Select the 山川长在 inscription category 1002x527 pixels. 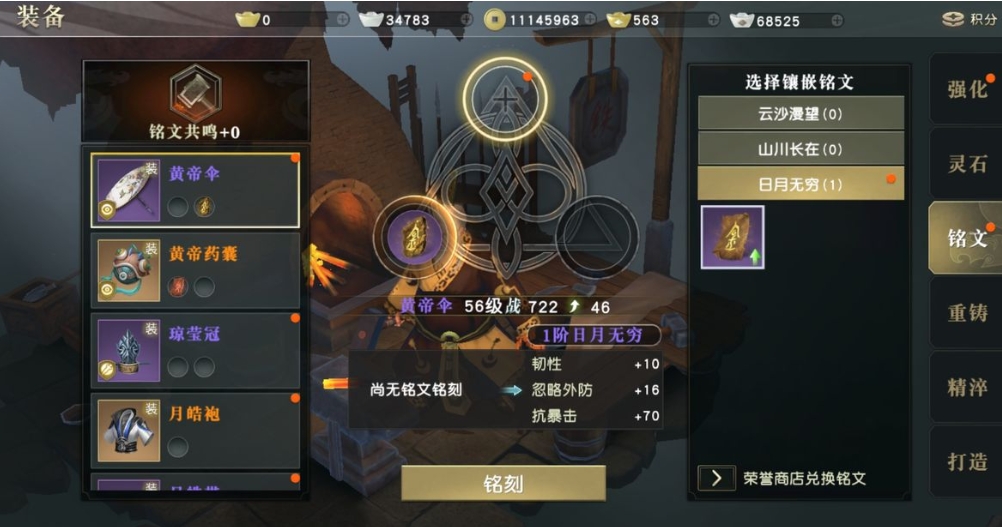coord(800,149)
